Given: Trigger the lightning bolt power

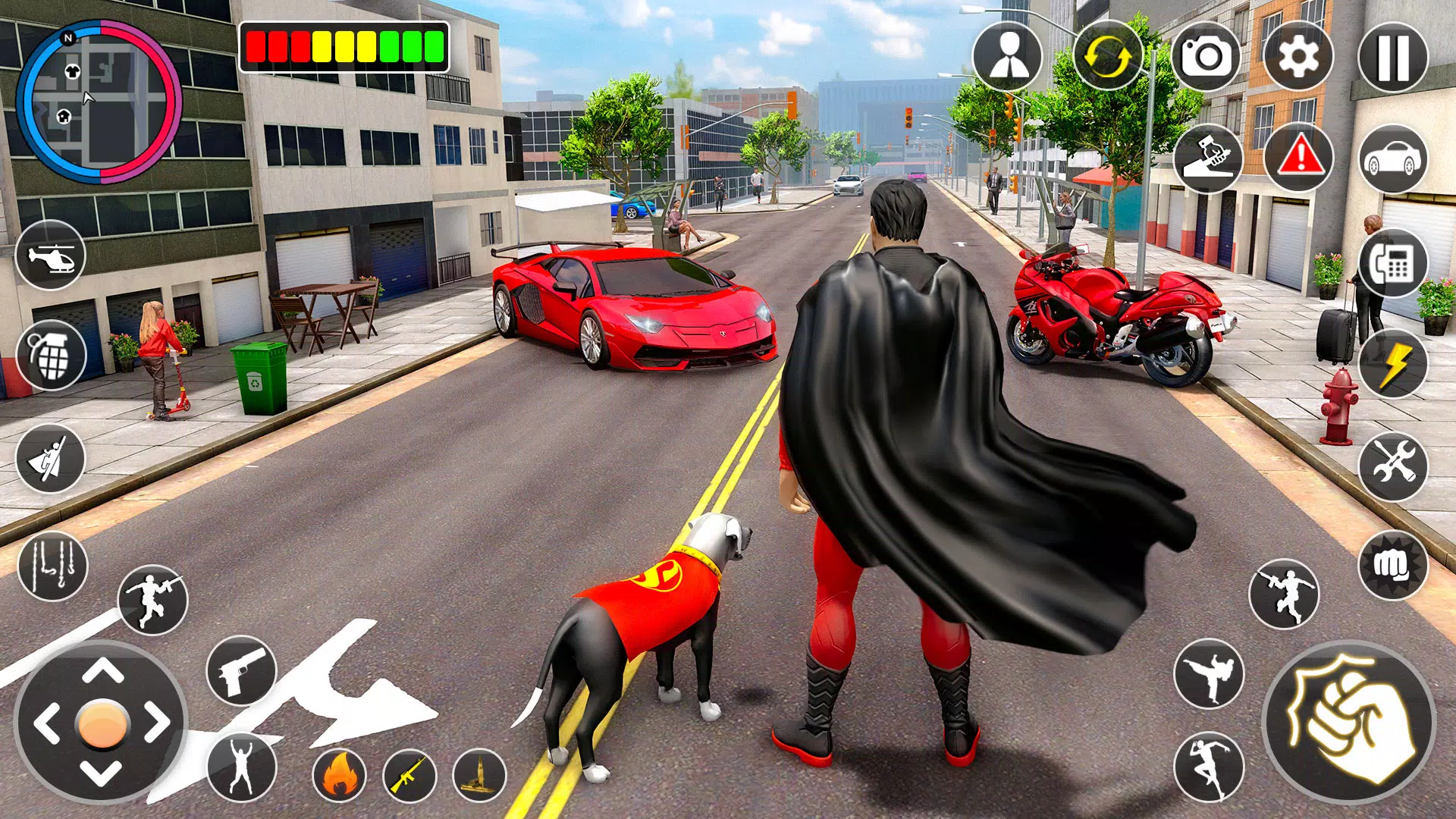Looking at the screenshot, I should [x=1393, y=365].
